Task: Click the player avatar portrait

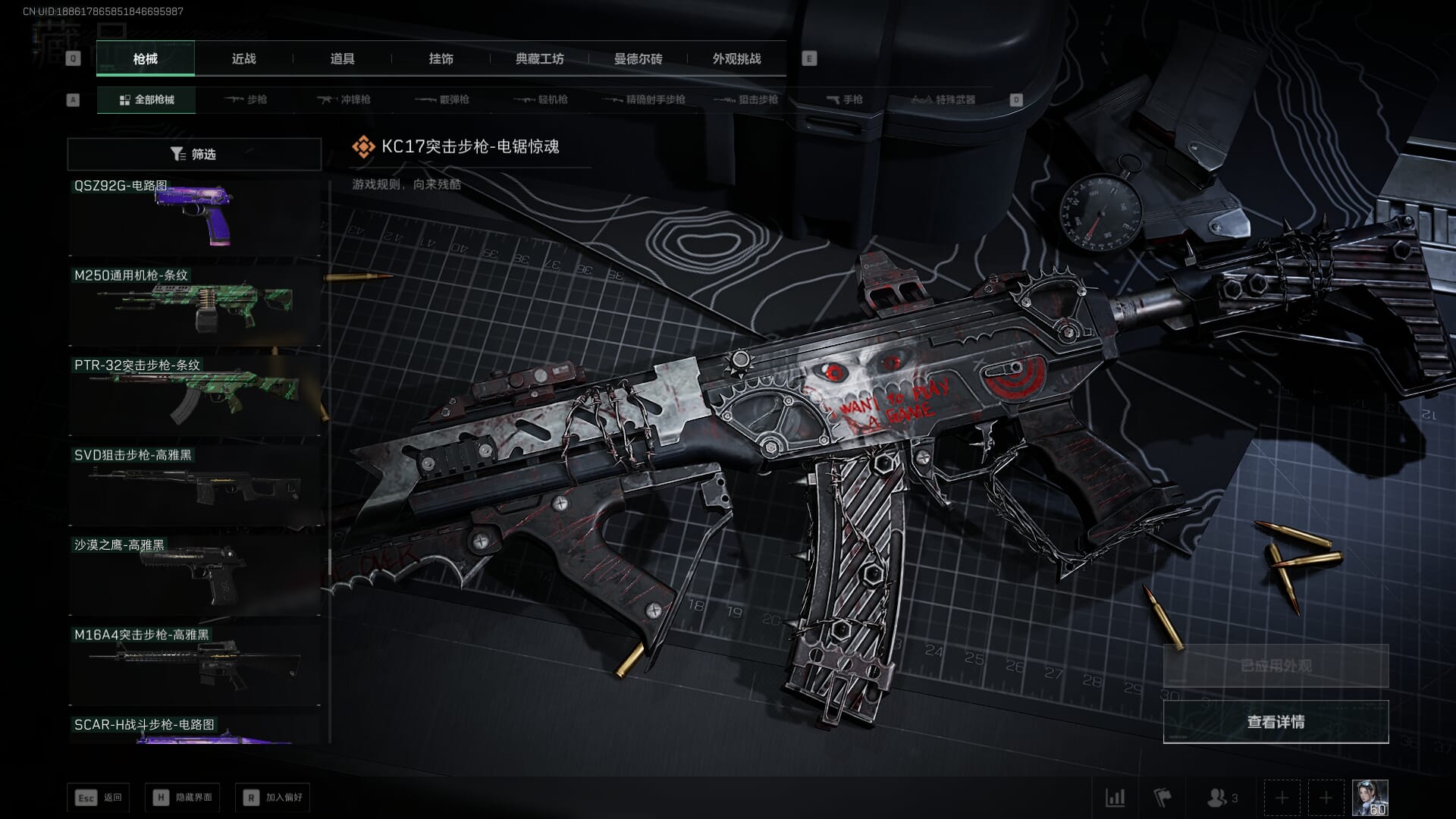Action: pyautogui.click(x=1370, y=798)
